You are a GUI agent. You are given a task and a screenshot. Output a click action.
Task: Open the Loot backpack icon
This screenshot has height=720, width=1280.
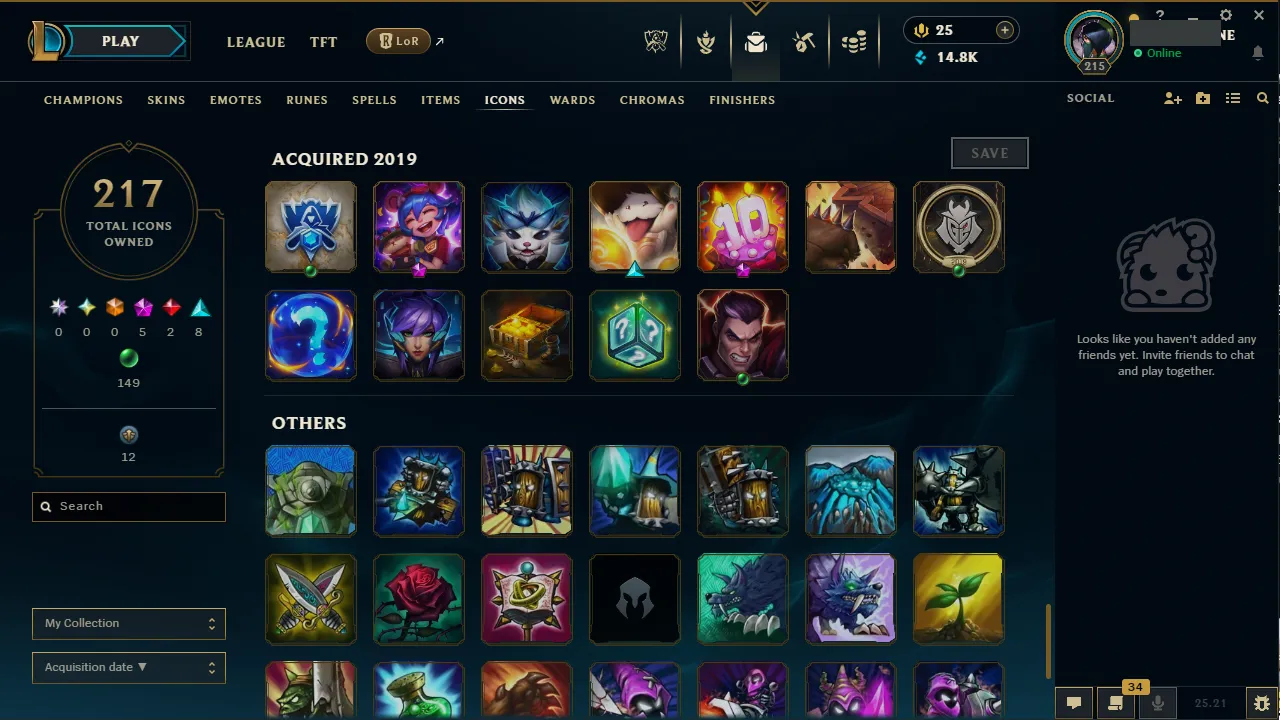click(755, 42)
